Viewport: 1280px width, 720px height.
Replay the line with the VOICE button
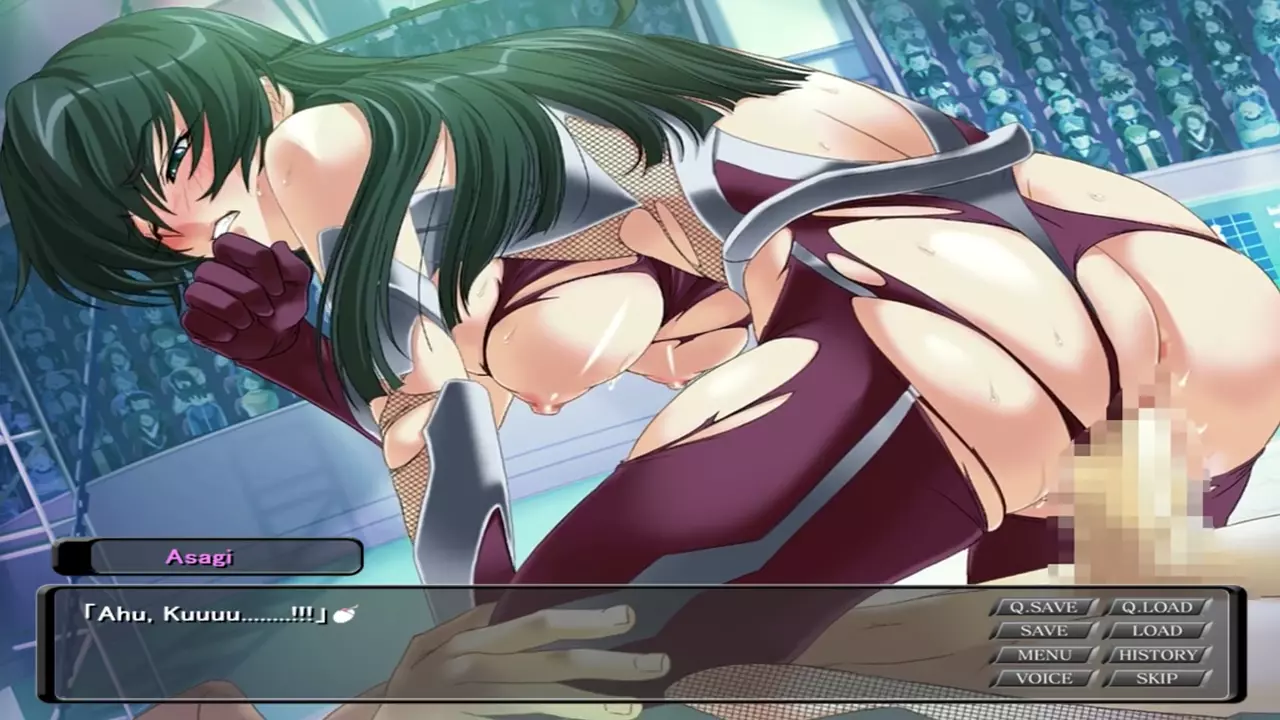[x=1043, y=678]
